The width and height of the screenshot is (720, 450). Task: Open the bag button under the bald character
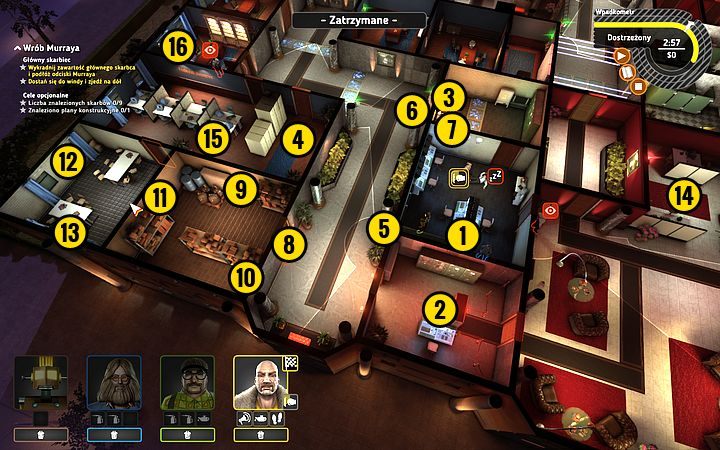pos(259,435)
